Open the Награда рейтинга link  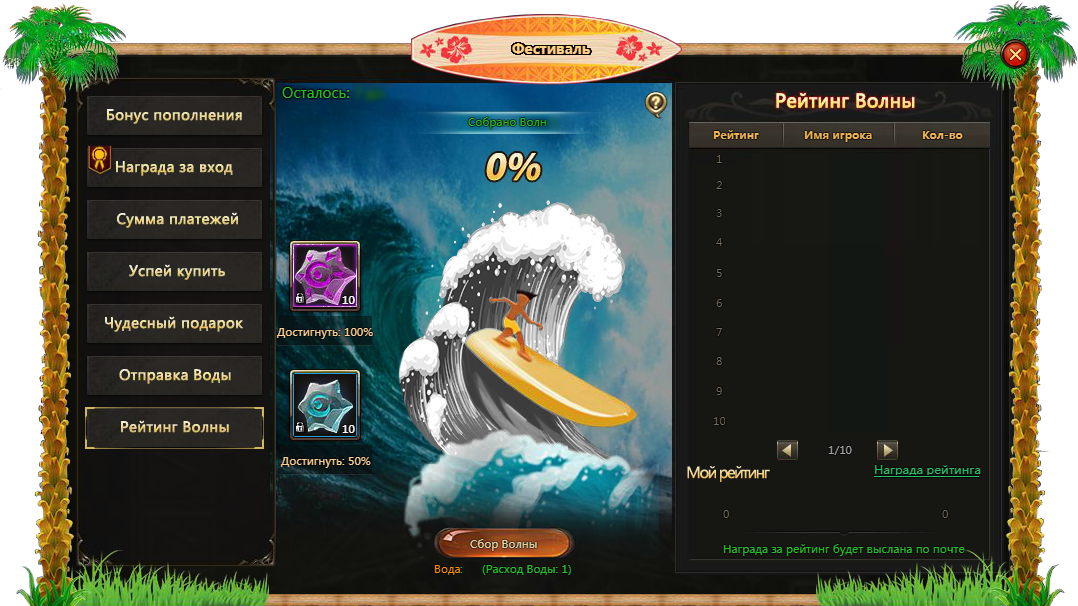927,470
